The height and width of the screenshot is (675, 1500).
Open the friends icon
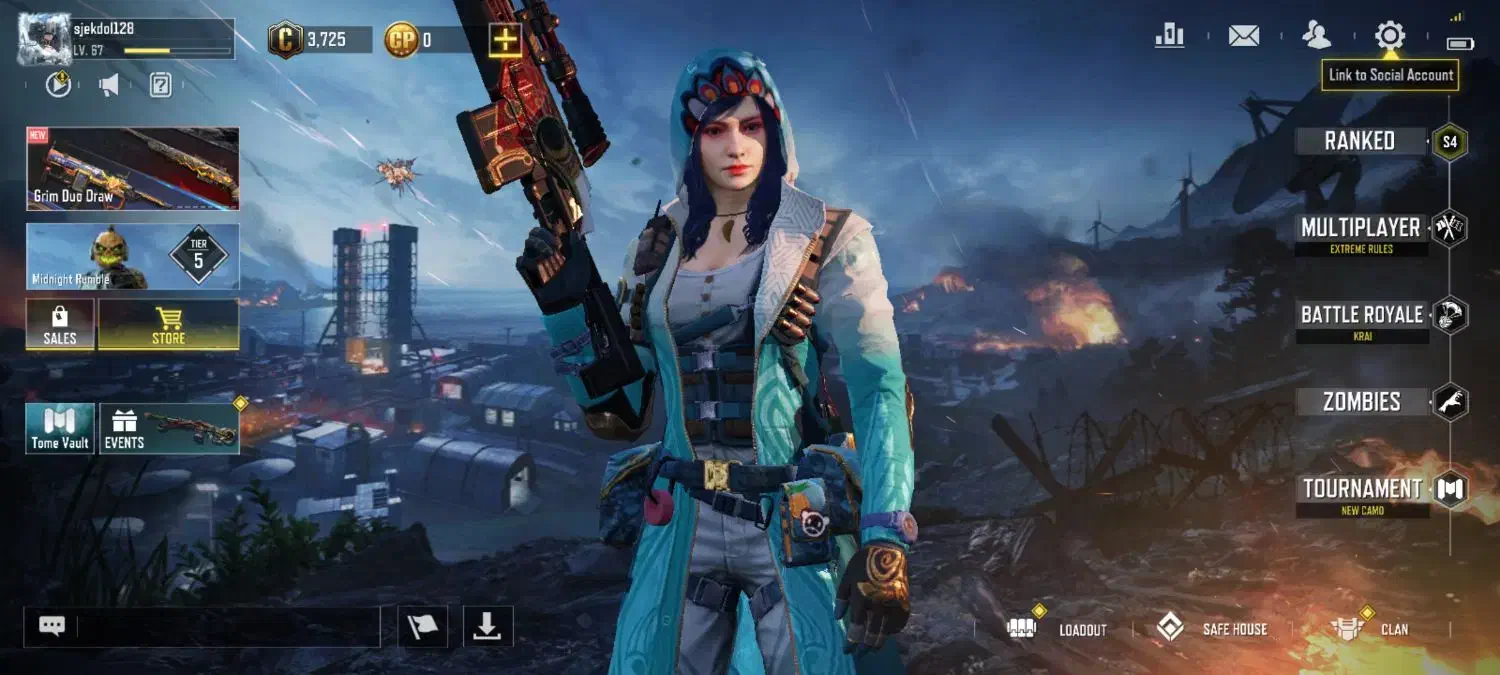1316,36
